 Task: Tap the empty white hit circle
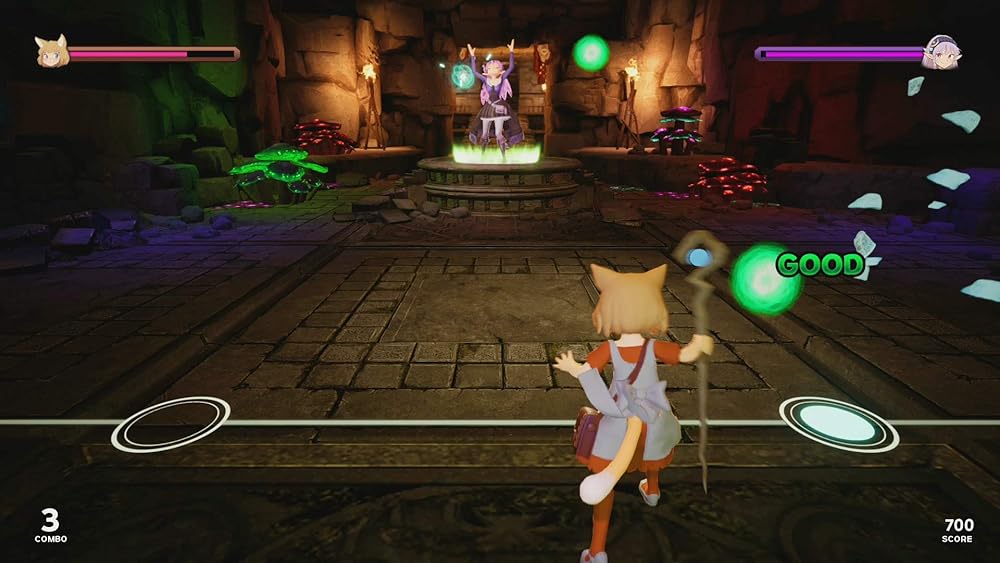pos(170,424)
